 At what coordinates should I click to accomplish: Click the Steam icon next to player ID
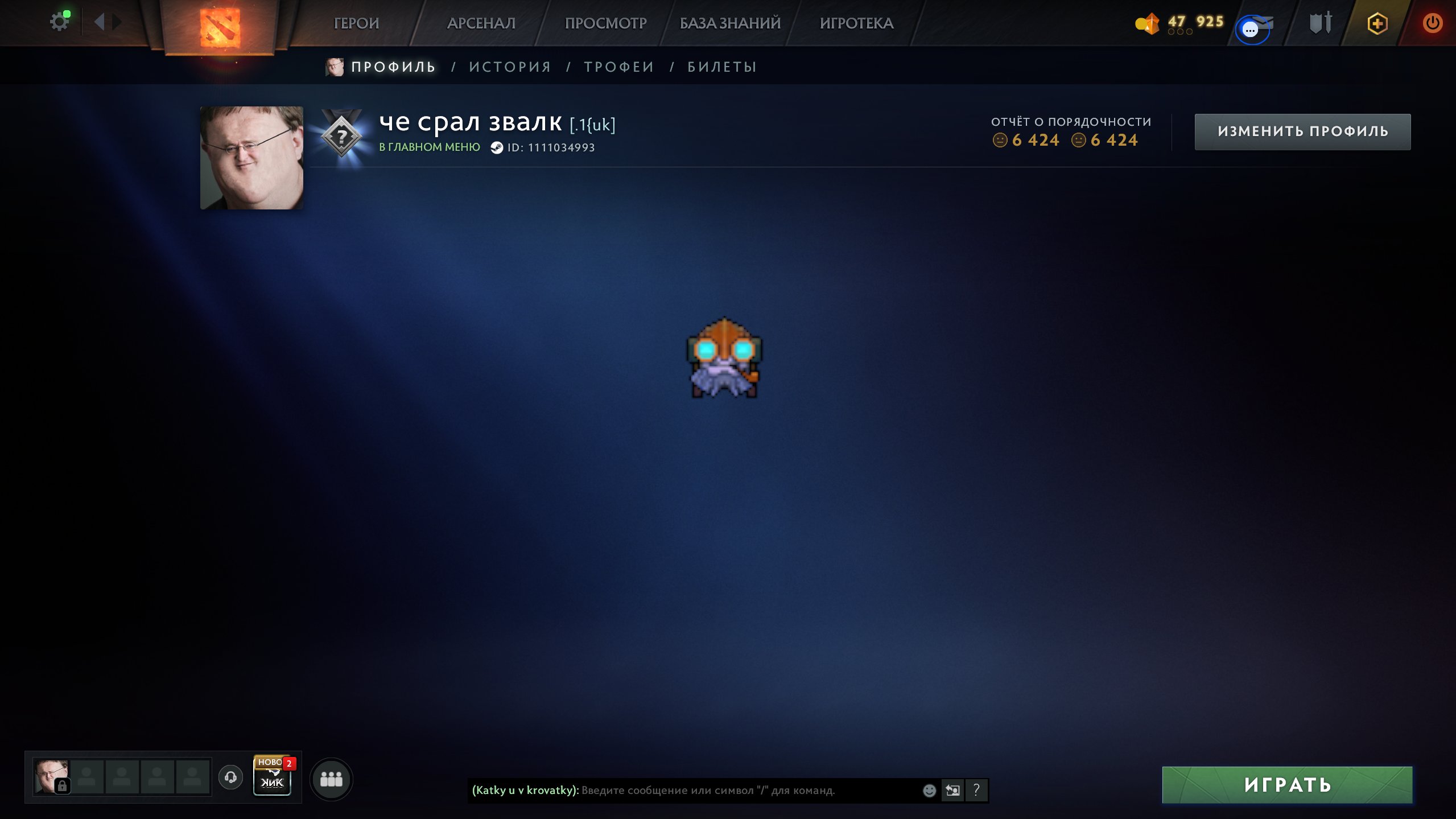pyautogui.click(x=496, y=147)
